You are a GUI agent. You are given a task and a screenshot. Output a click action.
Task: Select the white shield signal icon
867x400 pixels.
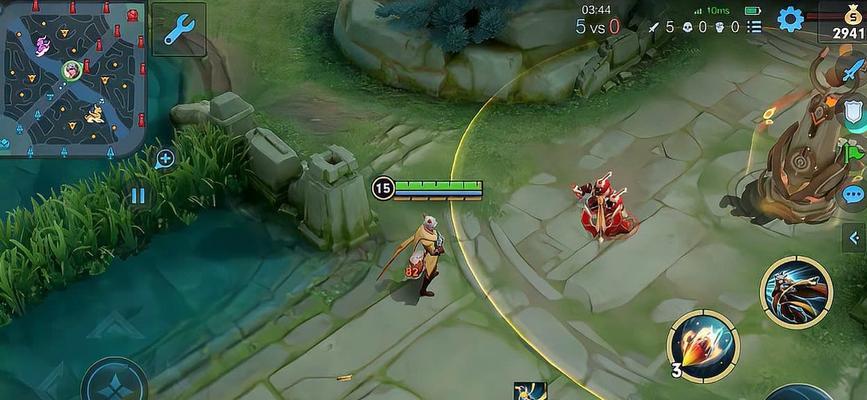tap(854, 111)
